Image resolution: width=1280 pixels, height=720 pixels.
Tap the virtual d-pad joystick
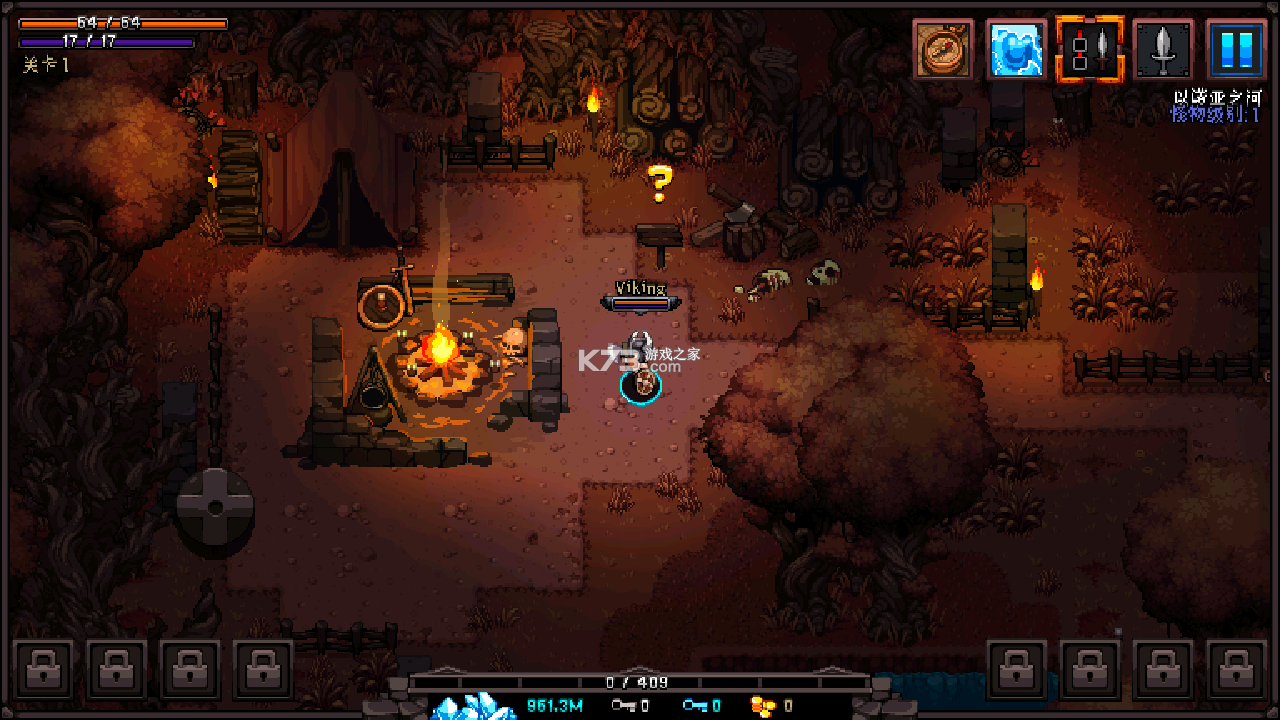(x=215, y=506)
